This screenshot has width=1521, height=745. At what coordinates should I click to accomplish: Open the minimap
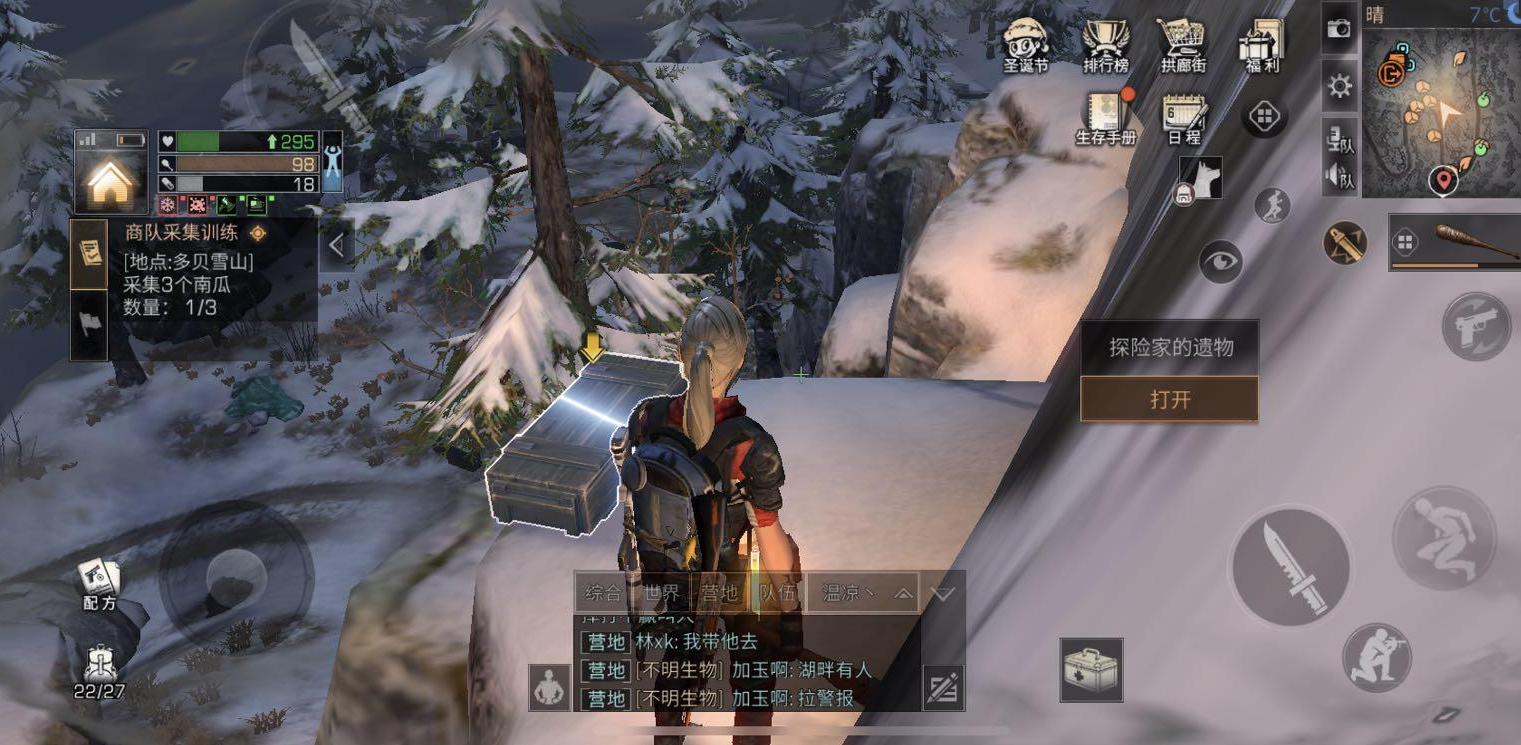pos(1441,112)
